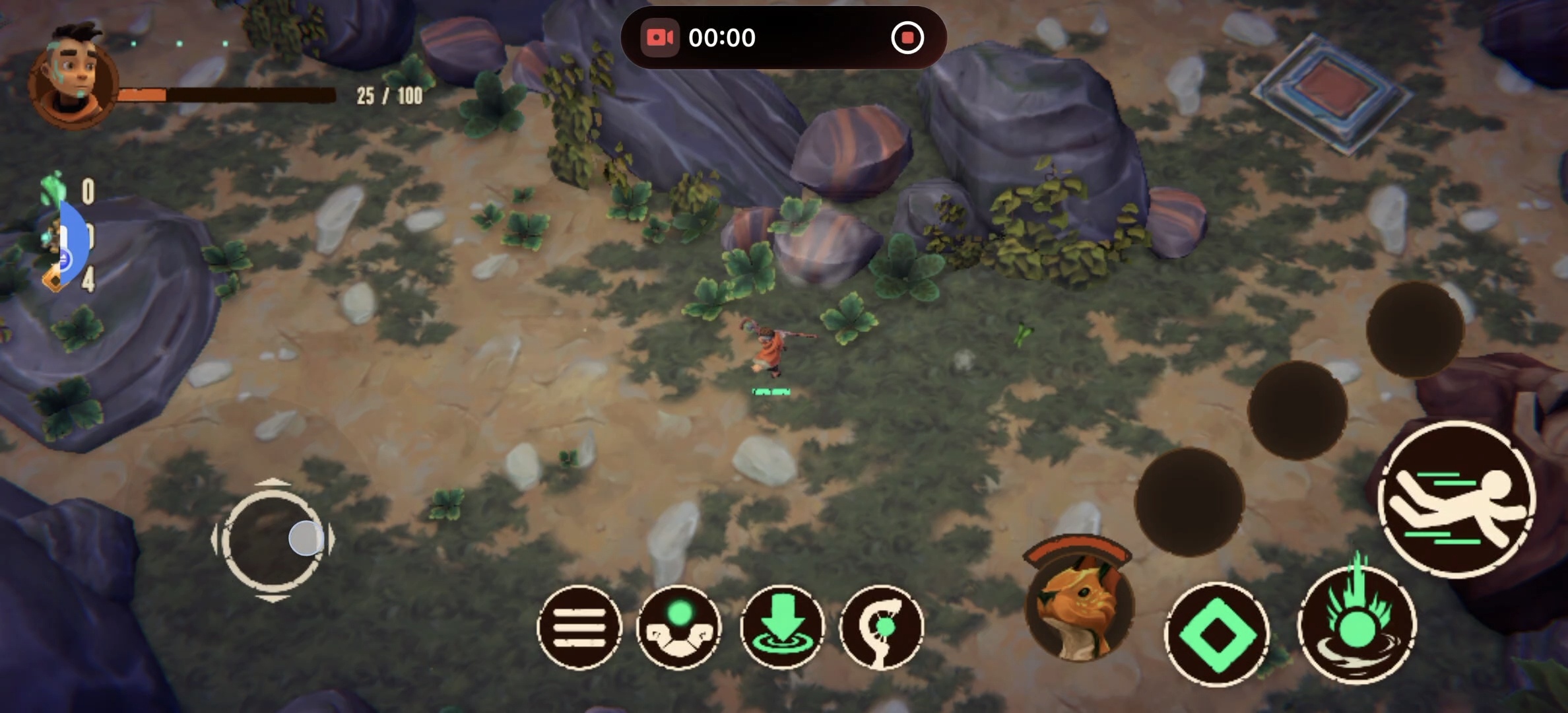Tap the red video camera recording indicator
This screenshot has height=713, width=1568.
tap(661, 38)
